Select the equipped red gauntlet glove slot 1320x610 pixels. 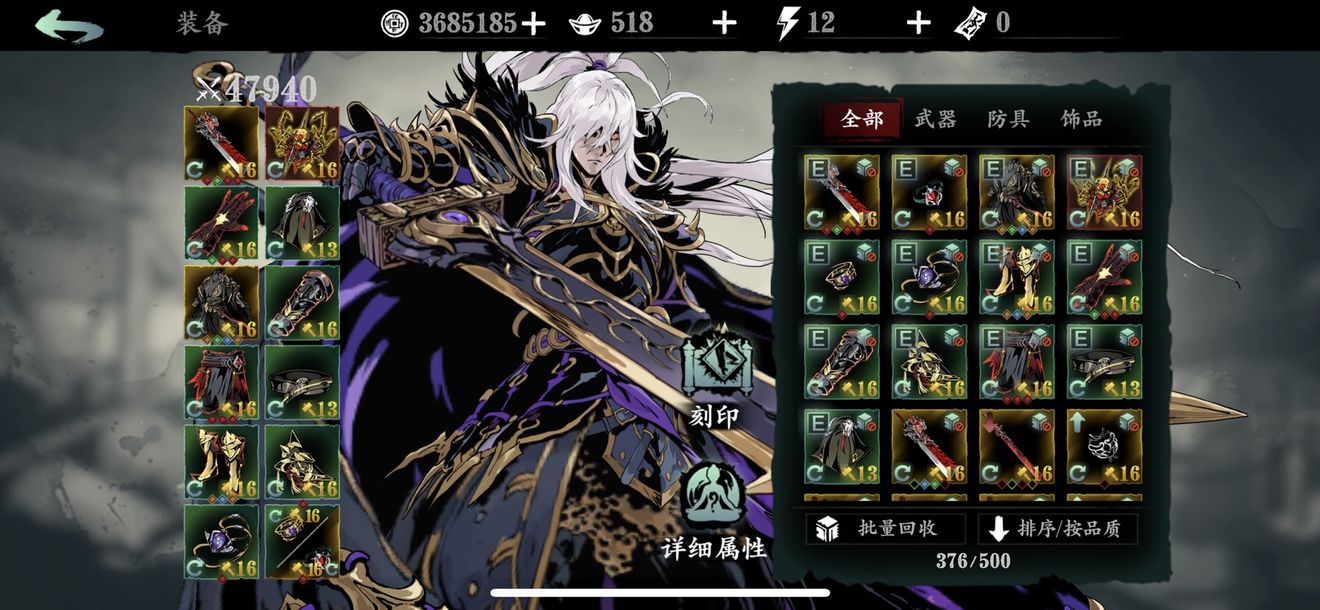coord(221,223)
